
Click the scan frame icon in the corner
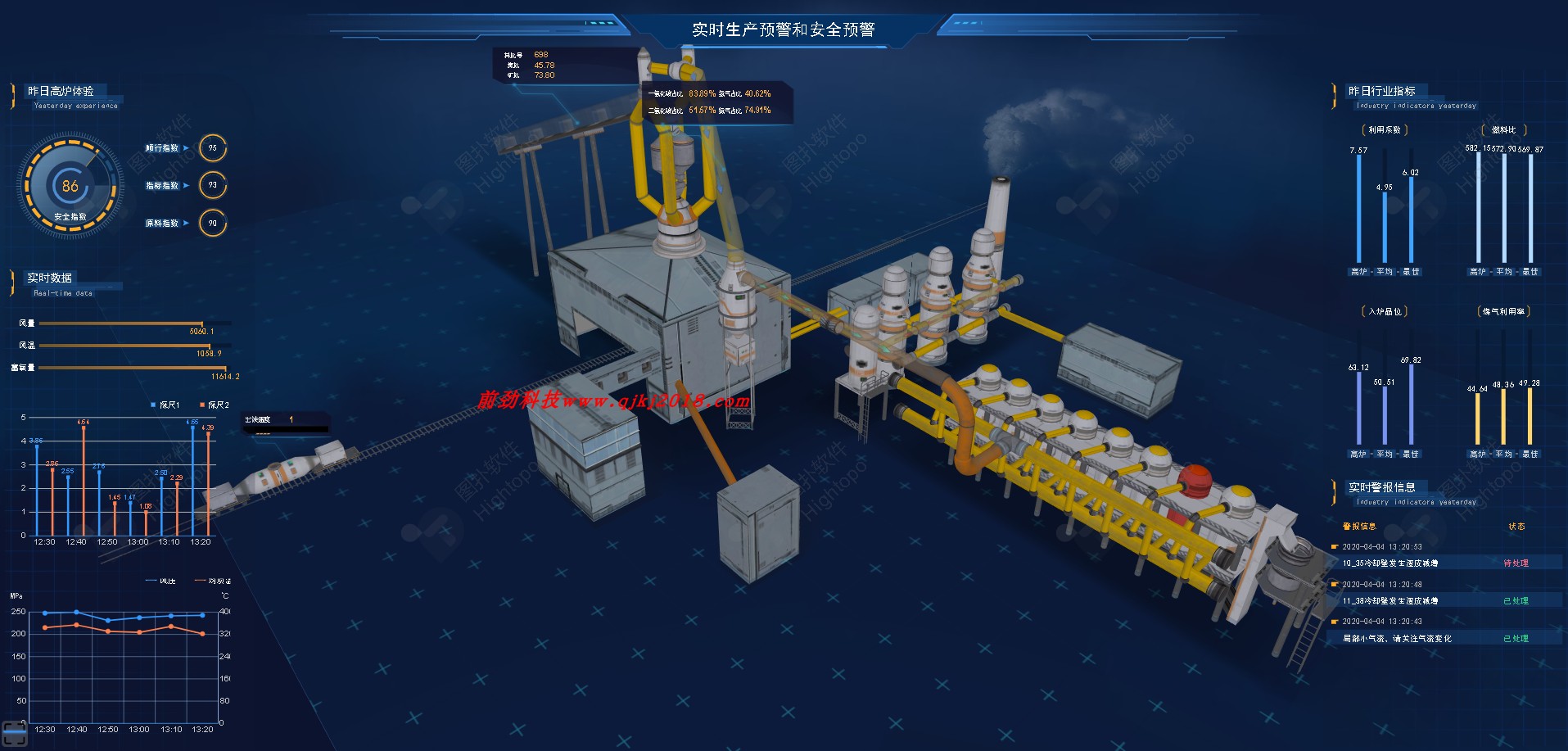[15, 734]
